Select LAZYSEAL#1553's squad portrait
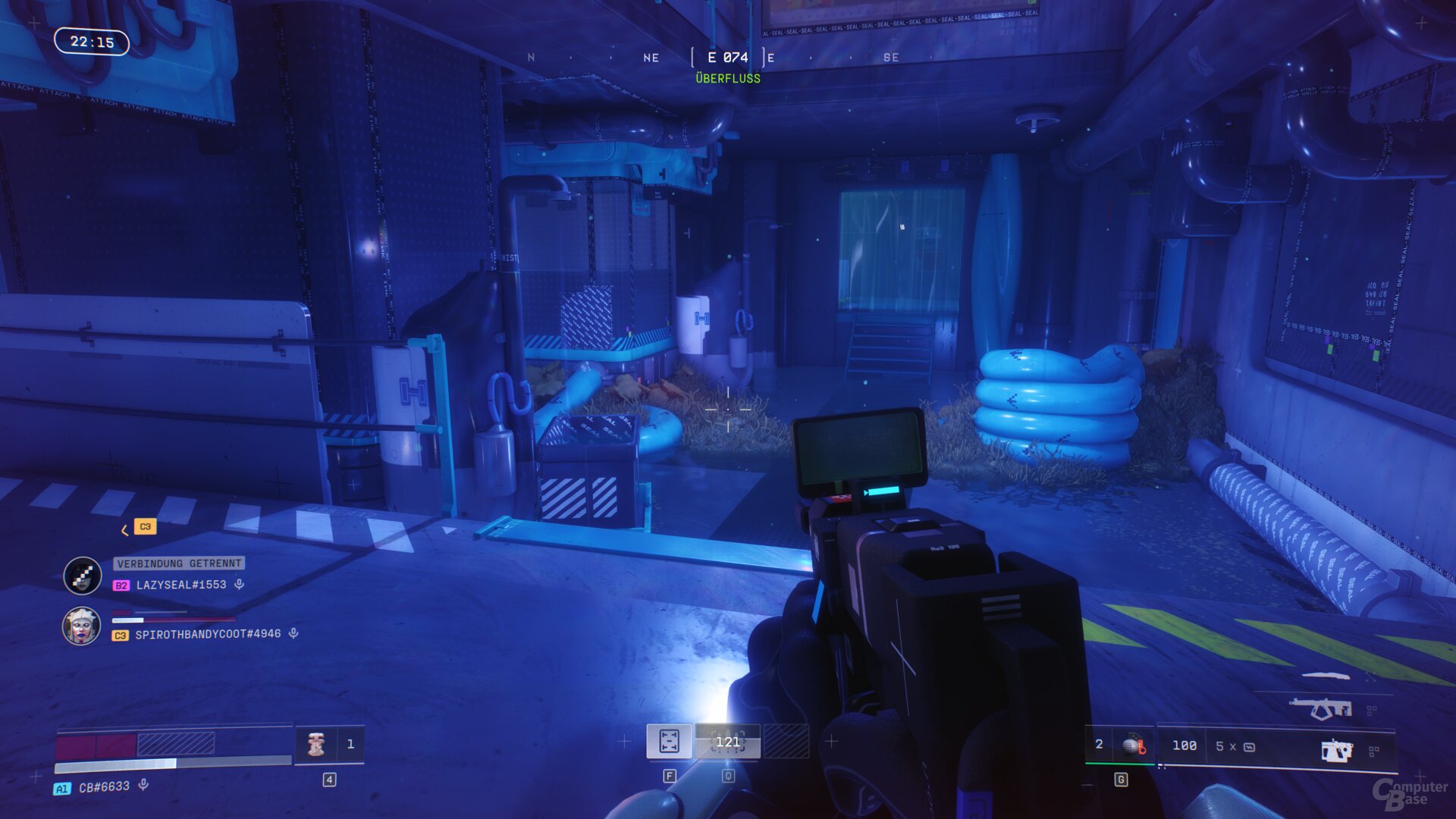 [x=82, y=576]
